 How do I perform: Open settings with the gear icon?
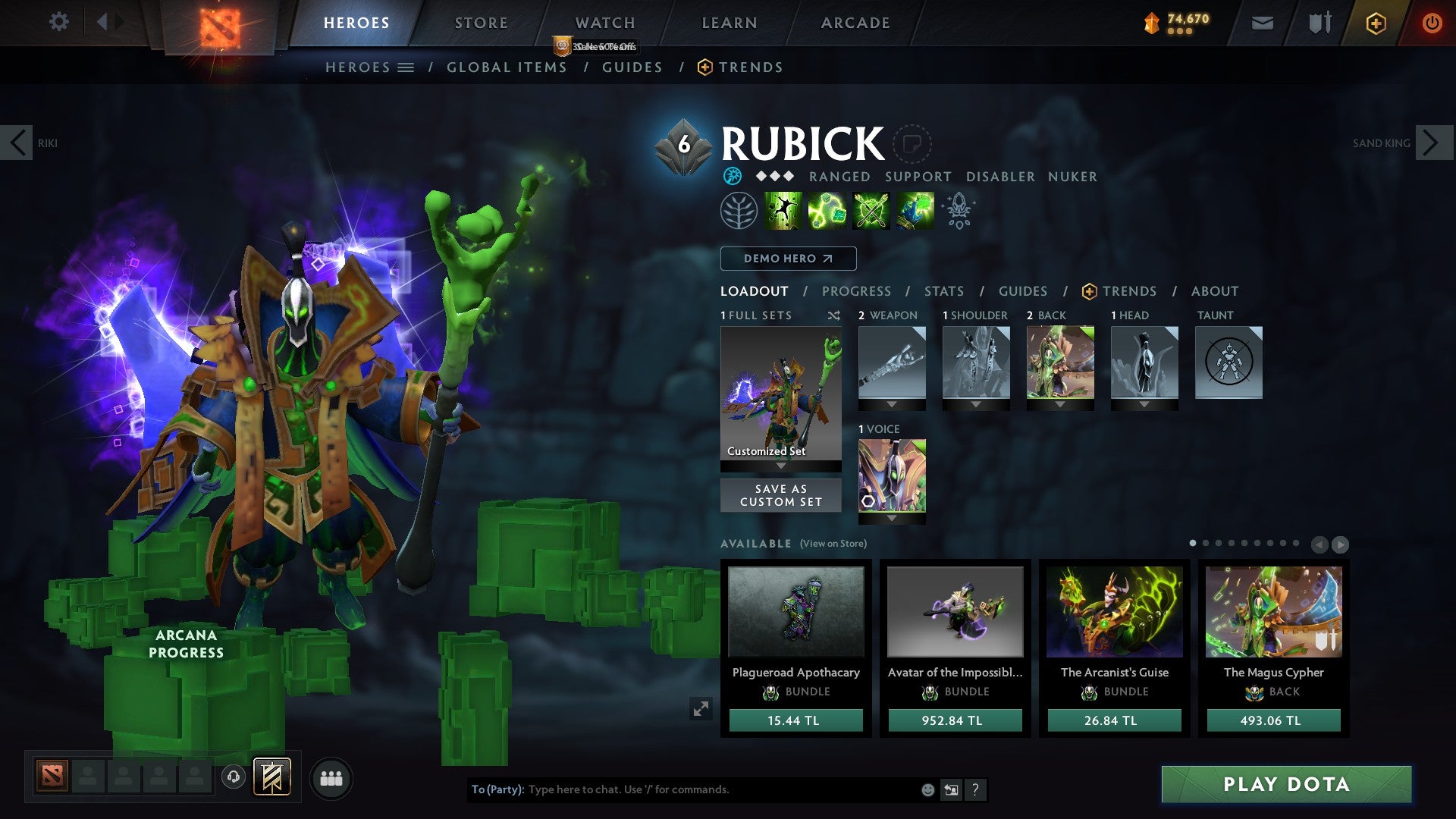tap(58, 21)
